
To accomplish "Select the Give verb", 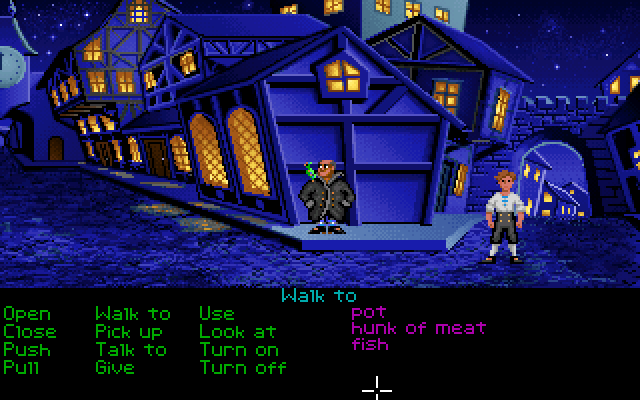I will pyautogui.click(x=115, y=367).
